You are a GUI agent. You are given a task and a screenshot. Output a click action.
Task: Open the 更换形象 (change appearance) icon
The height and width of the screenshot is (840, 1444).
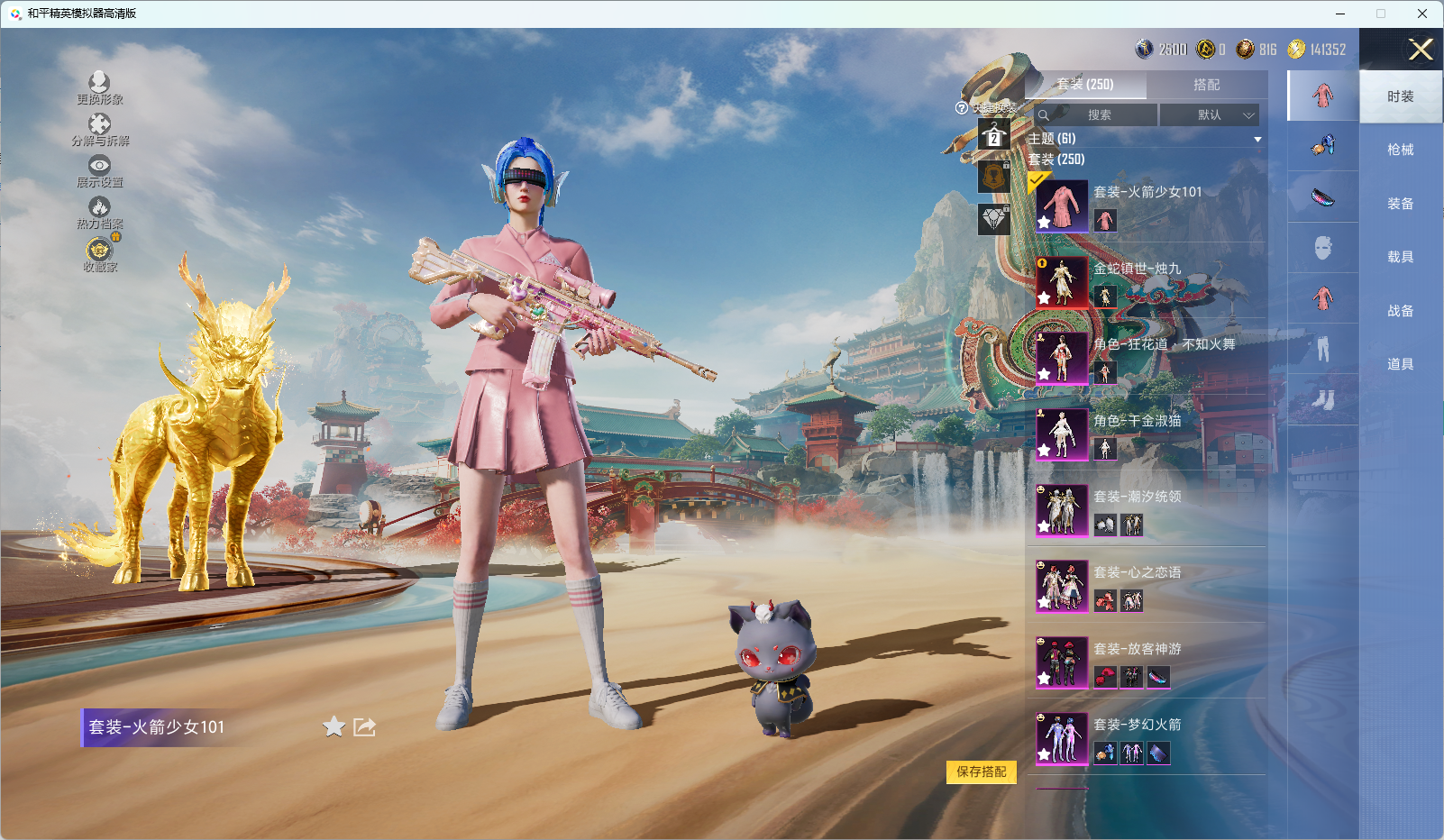click(x=99, y=82)
